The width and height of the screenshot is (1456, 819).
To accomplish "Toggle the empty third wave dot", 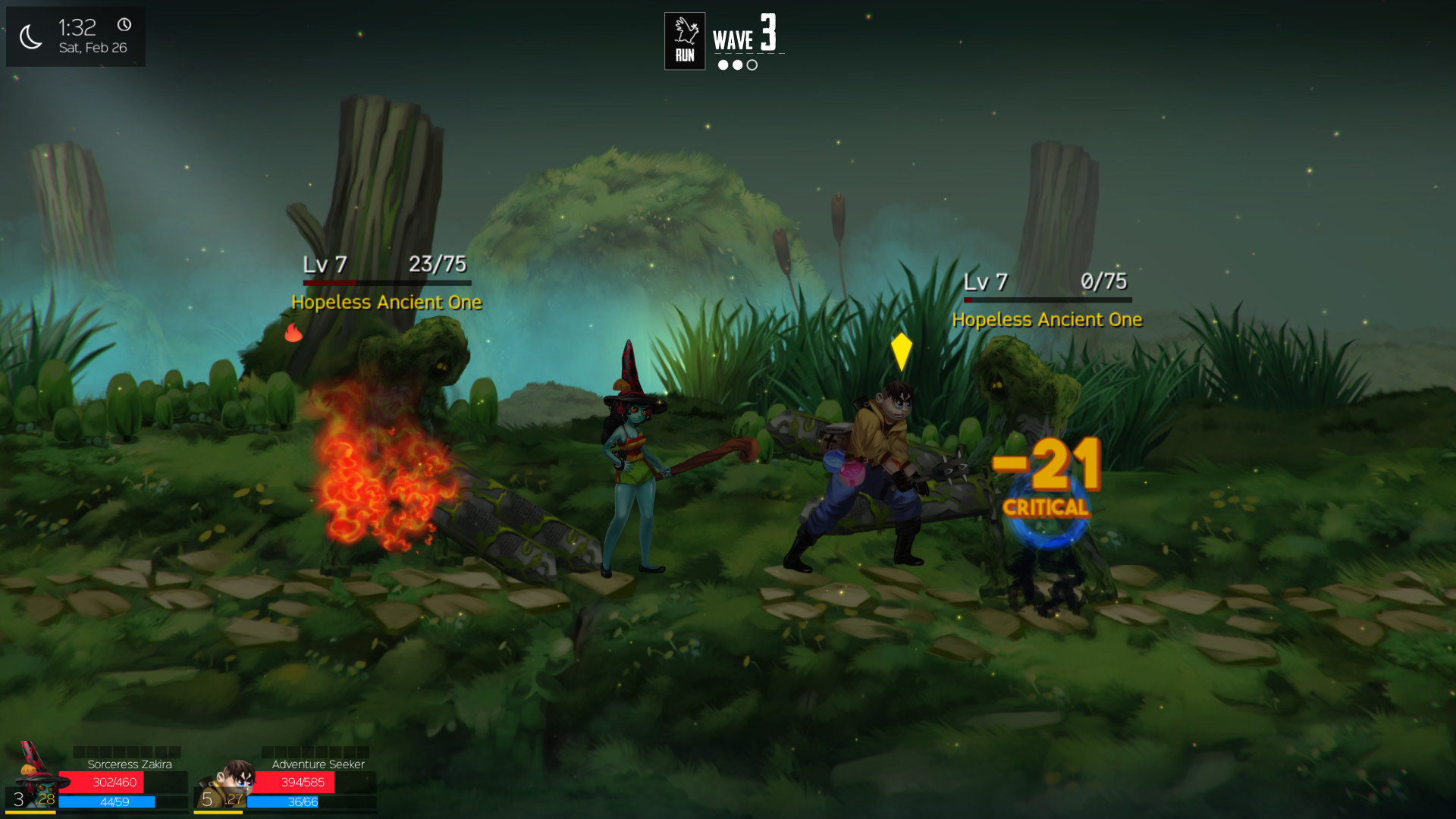I will coord(751,65).
